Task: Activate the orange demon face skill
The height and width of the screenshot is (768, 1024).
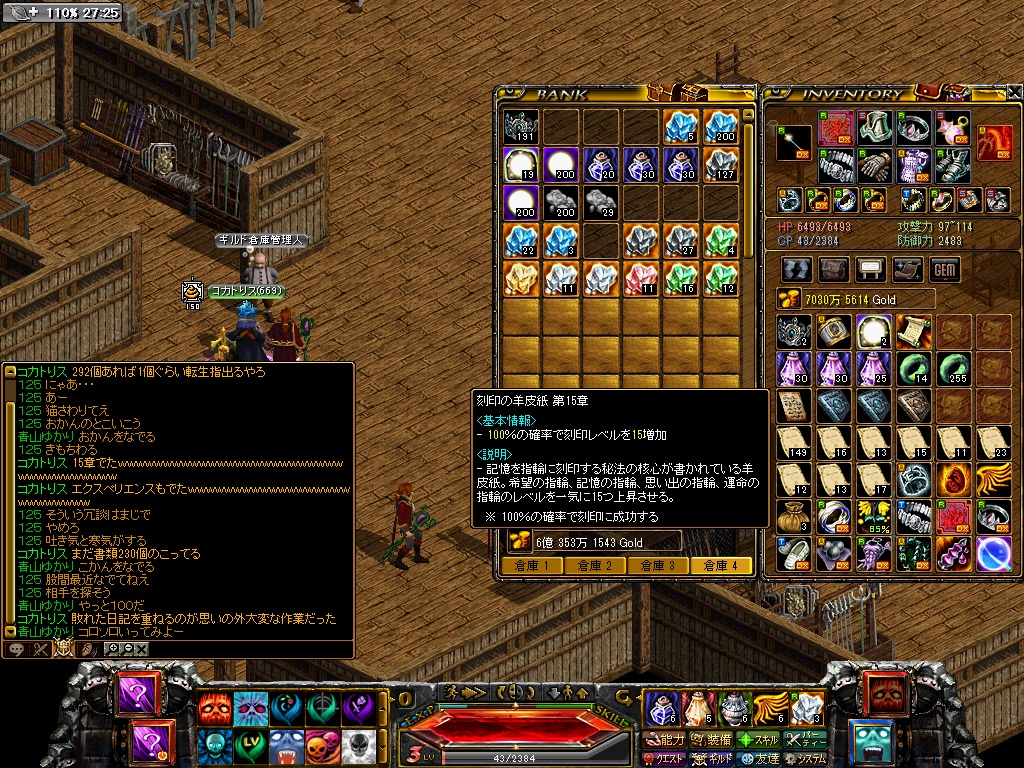Action: [x=214, y=709]
